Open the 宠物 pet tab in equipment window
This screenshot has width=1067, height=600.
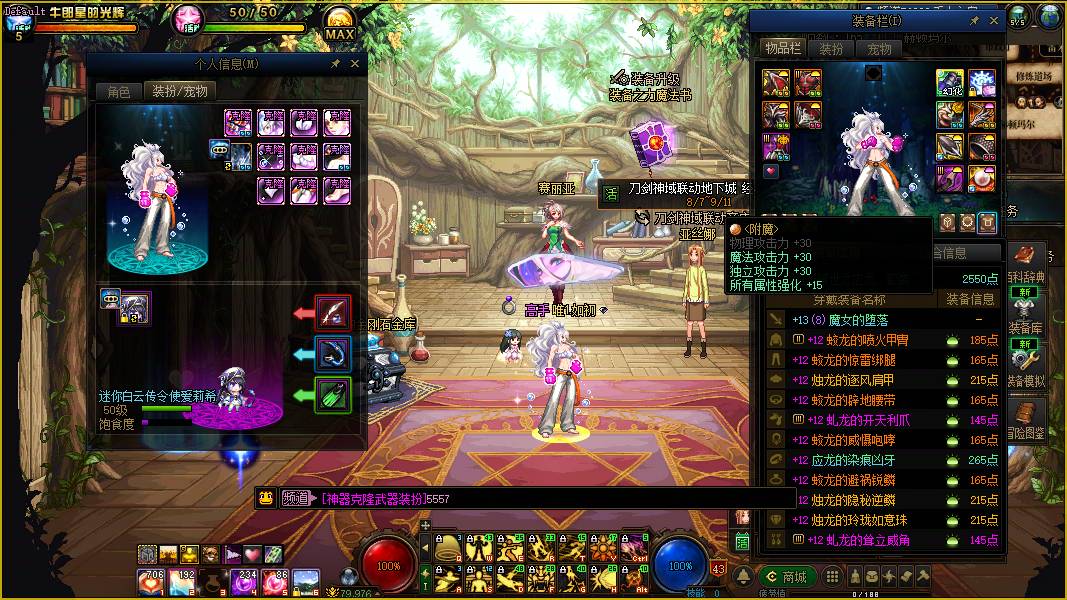point(879,48)
